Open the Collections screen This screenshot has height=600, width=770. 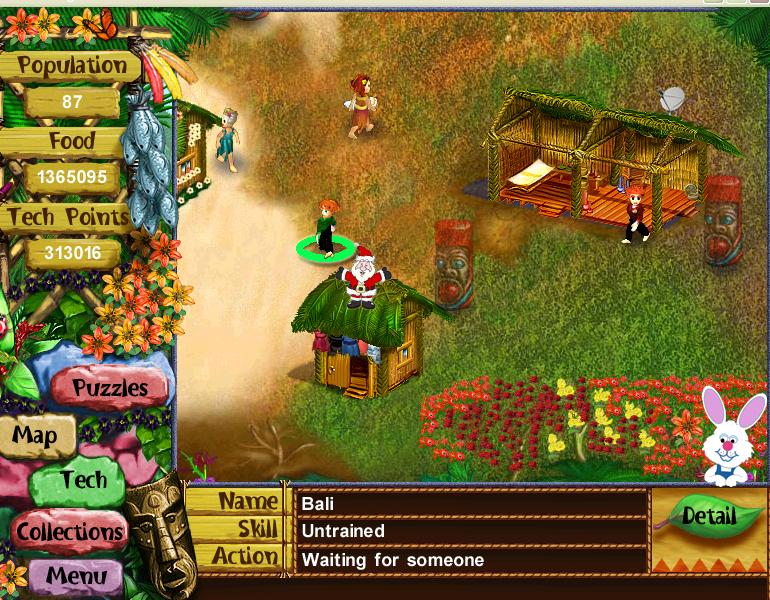[69, 531]
